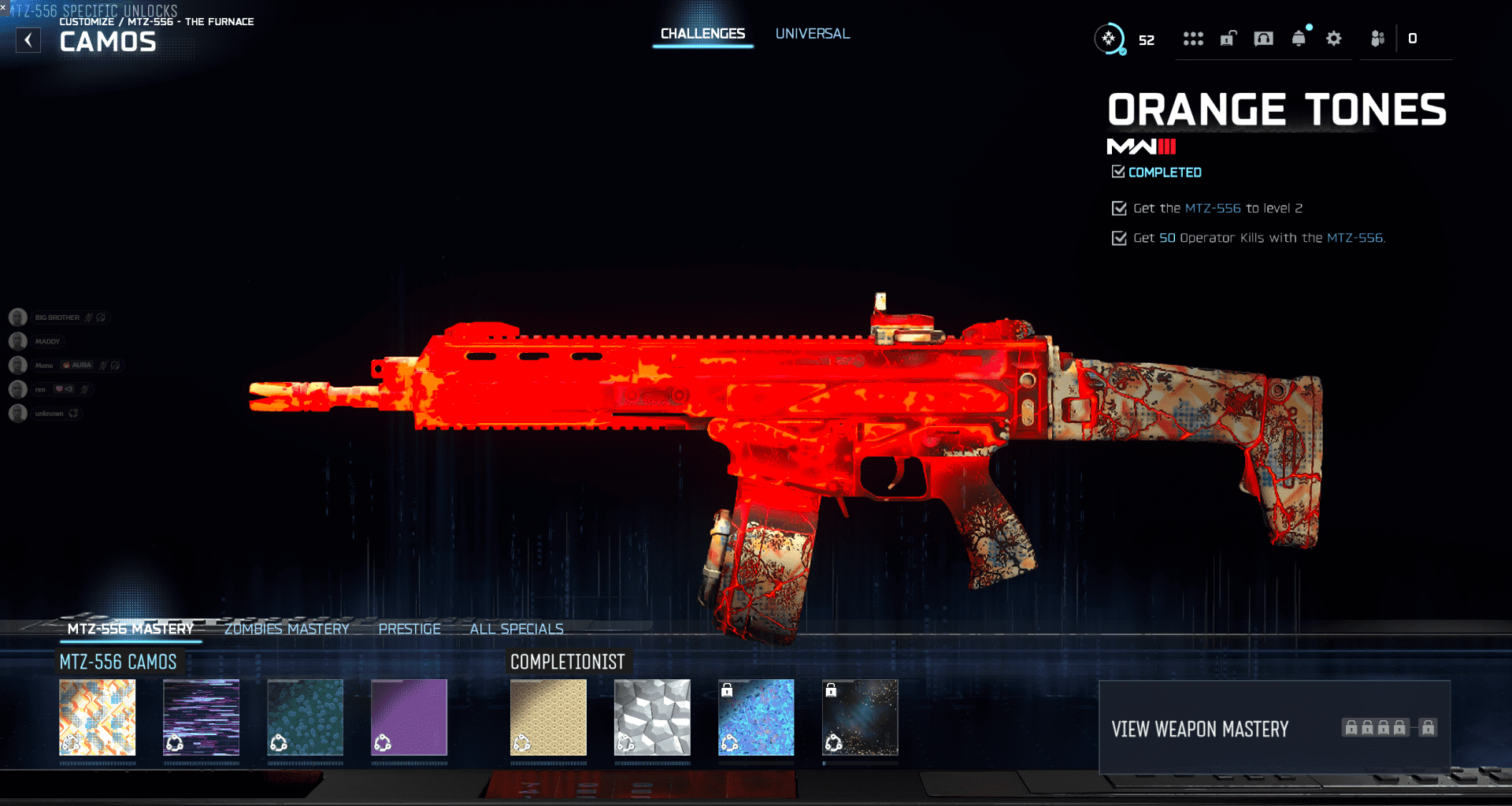Choose the purple glitch-lines camo

[202, 718]
